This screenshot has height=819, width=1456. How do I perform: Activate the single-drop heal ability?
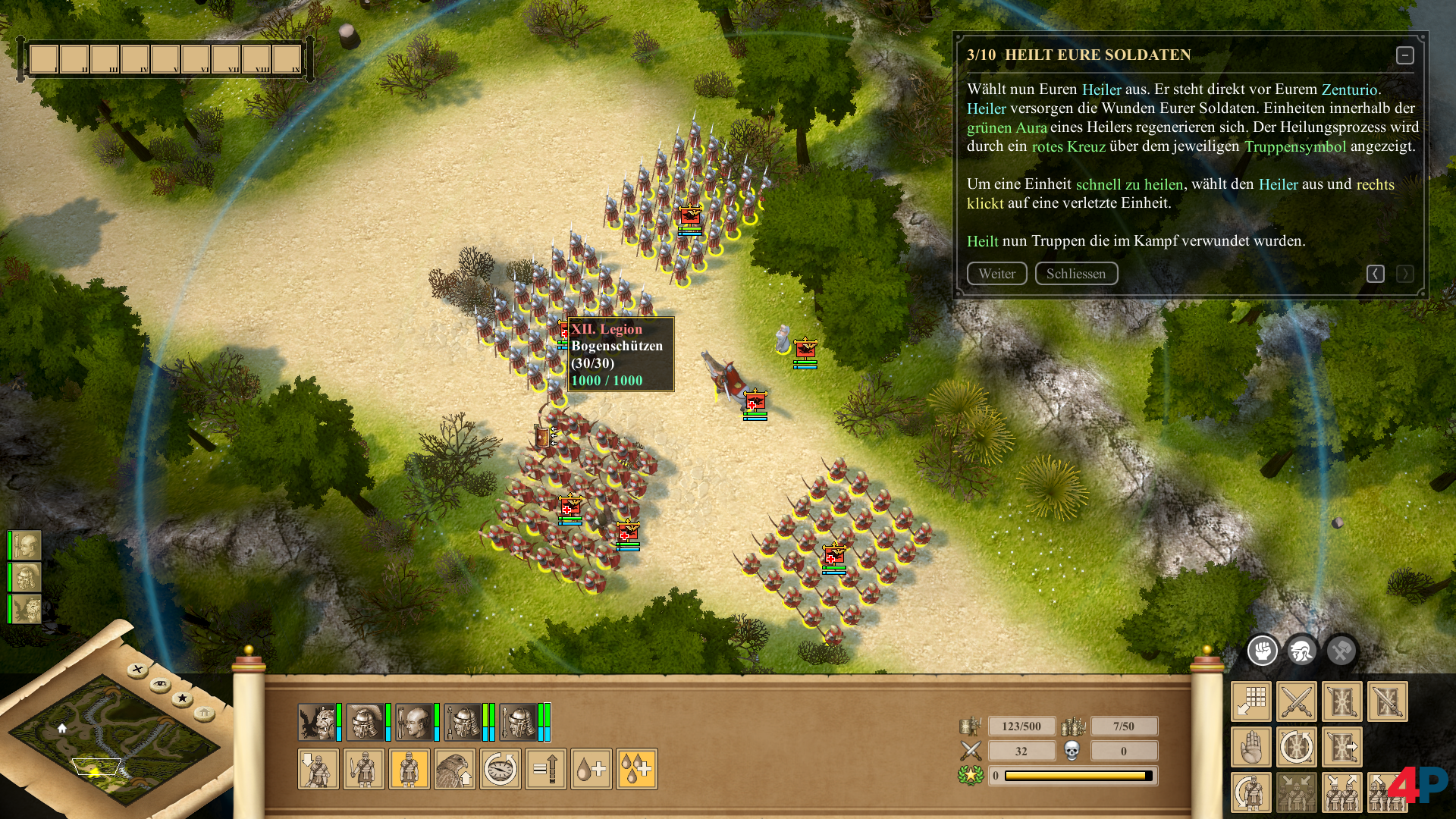[x=591, y=769]
